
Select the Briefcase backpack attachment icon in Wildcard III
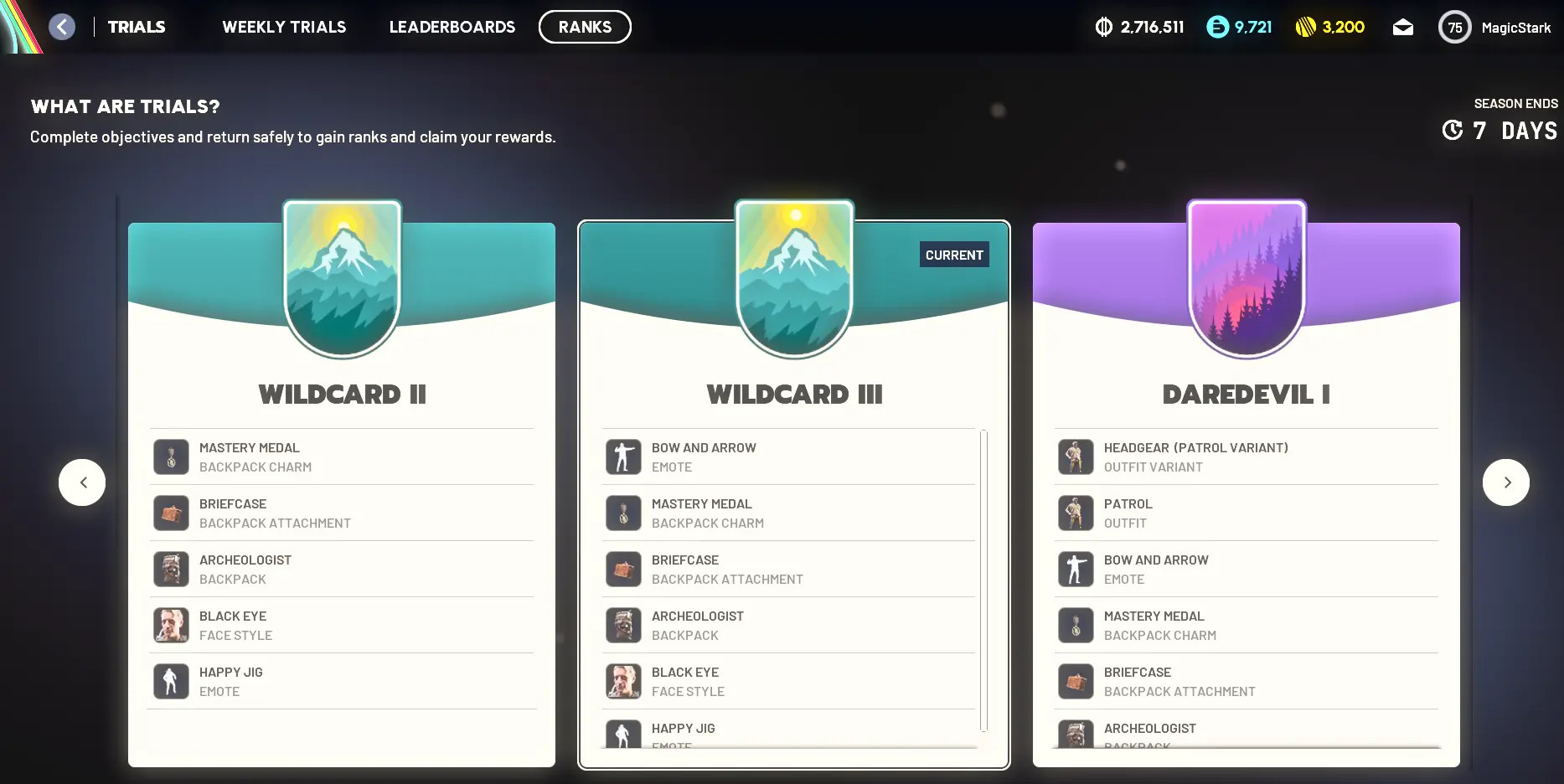623,569
